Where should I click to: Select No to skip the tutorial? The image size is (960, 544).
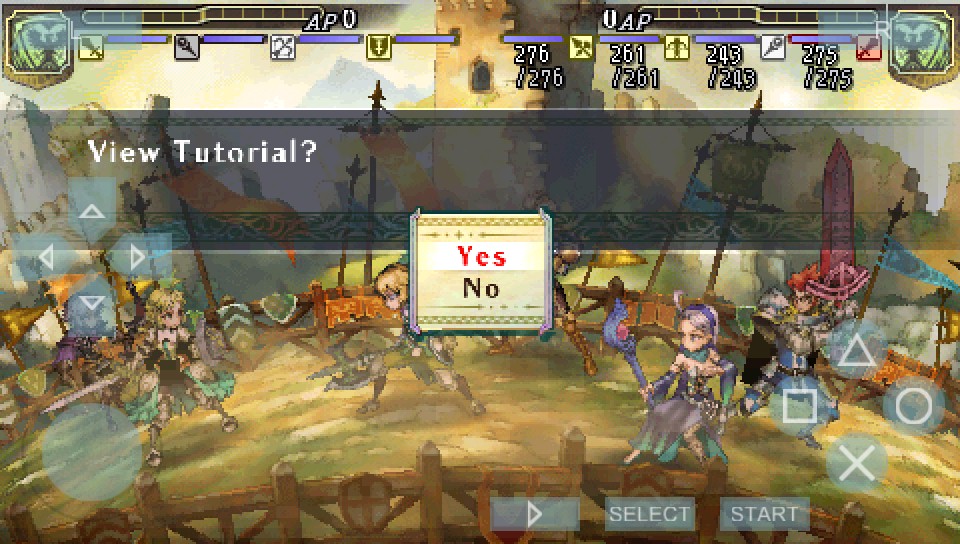pyautogui.click(x=481, y=288)
